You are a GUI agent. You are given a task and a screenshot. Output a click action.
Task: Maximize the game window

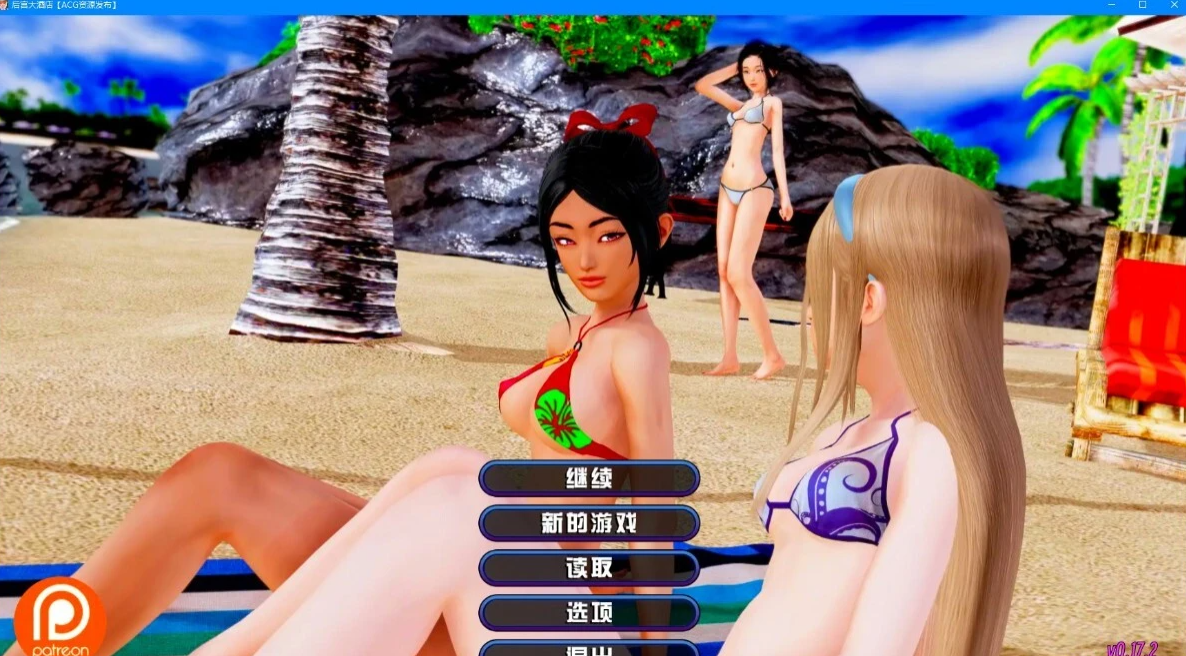pyautogui.click(x=1142, y=6)
